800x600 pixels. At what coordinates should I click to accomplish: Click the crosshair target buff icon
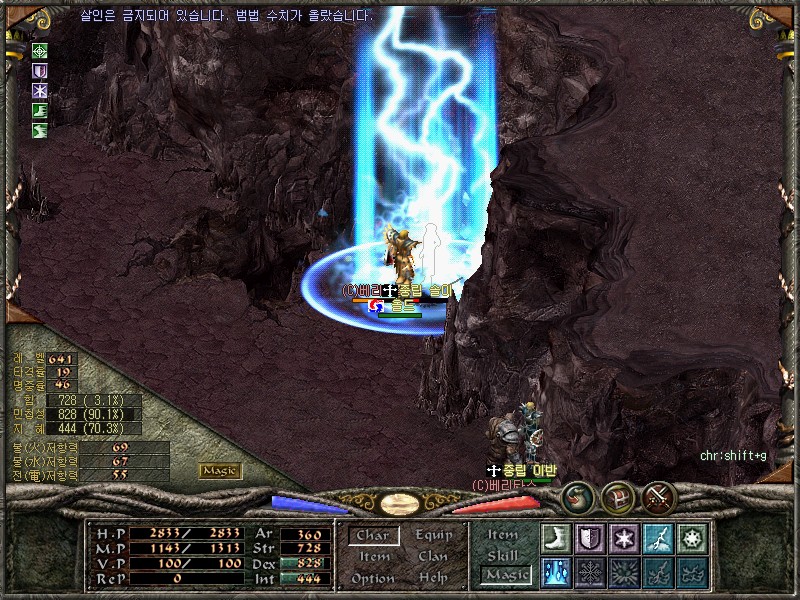tap(40, 50)
